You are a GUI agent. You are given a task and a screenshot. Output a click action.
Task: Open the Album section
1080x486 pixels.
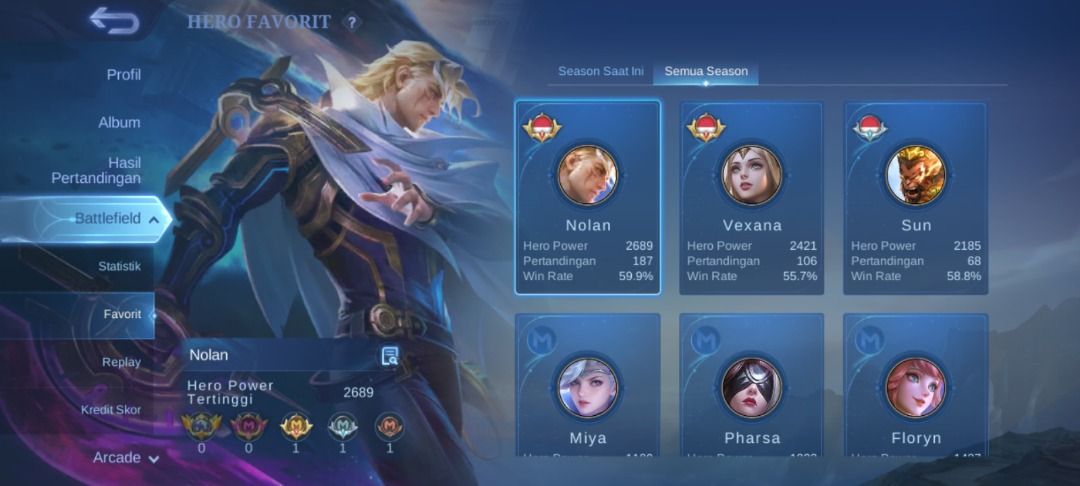click(119, 122)
